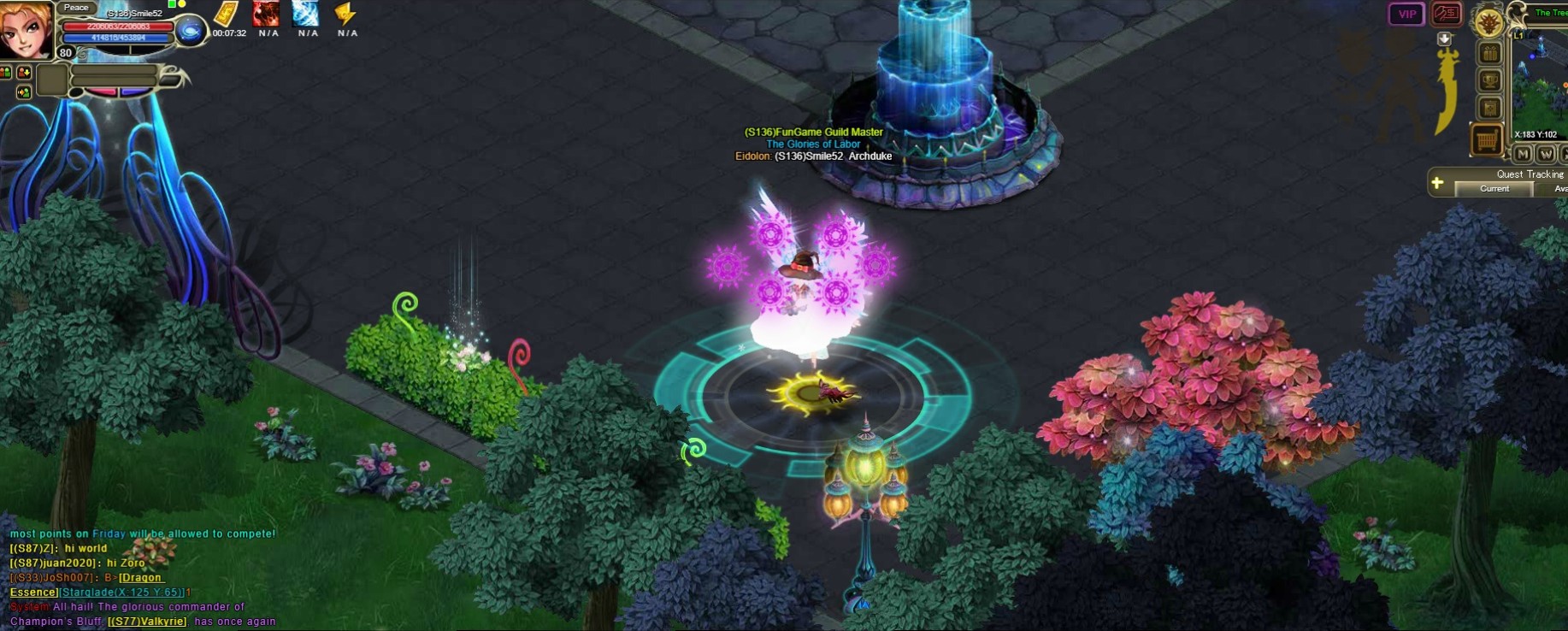Click the (S77)Valkyrie name in chat
This screenshot has width=1568, height=631.
point(147,622)
